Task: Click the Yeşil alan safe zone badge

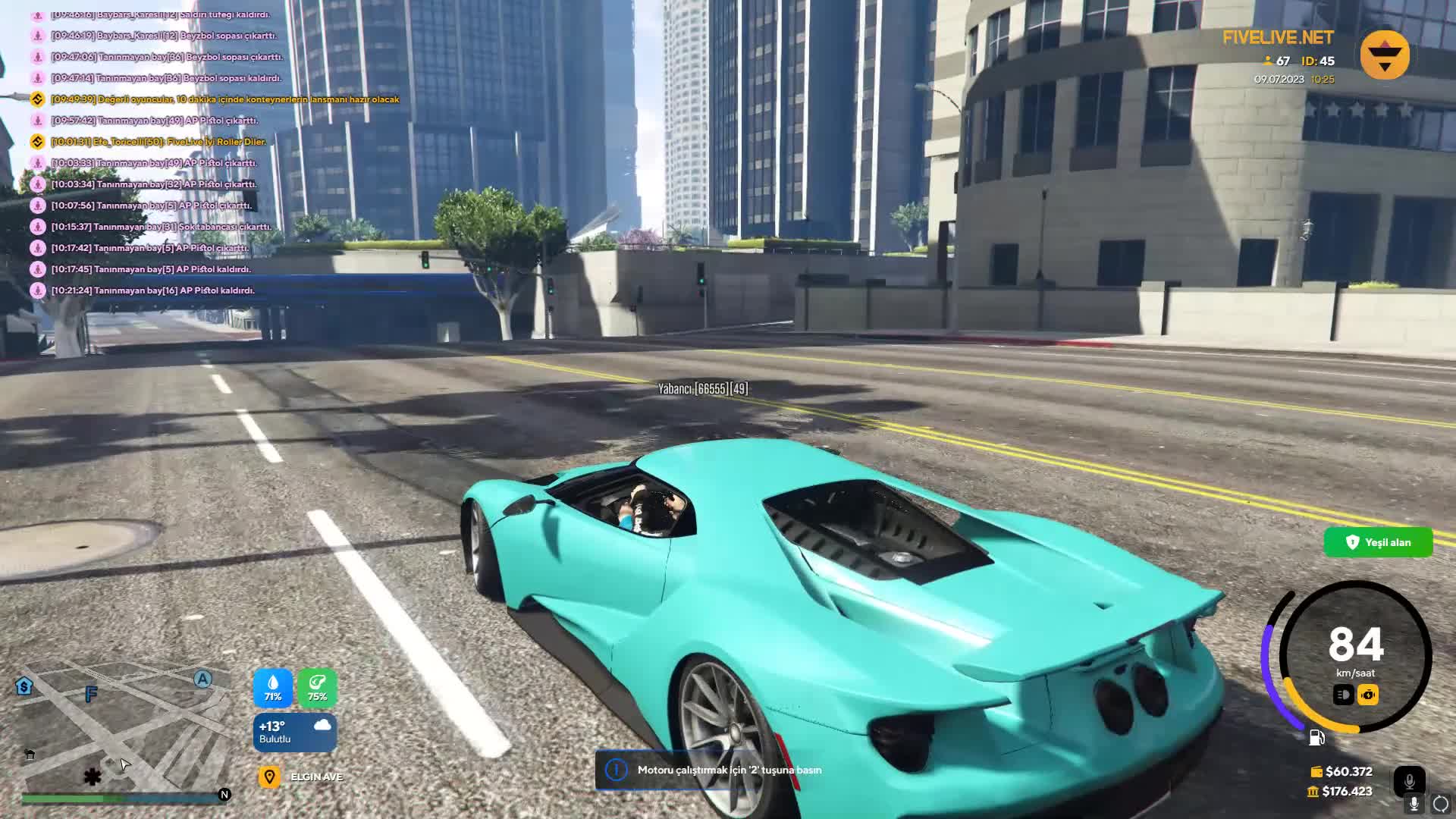Action: click(1378, 542)
